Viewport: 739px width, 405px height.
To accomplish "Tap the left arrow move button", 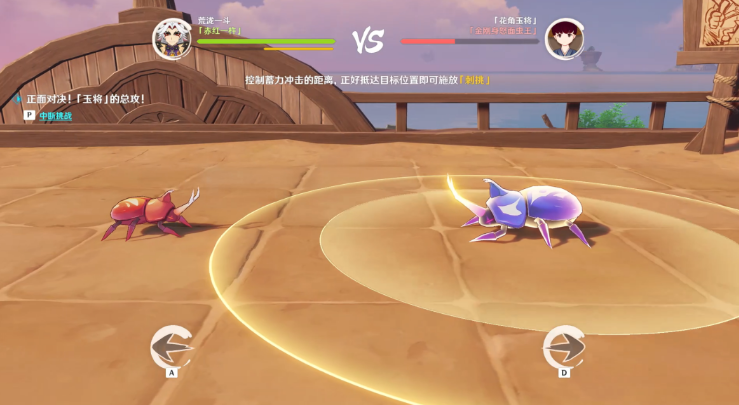I will [x=171, y=347].
